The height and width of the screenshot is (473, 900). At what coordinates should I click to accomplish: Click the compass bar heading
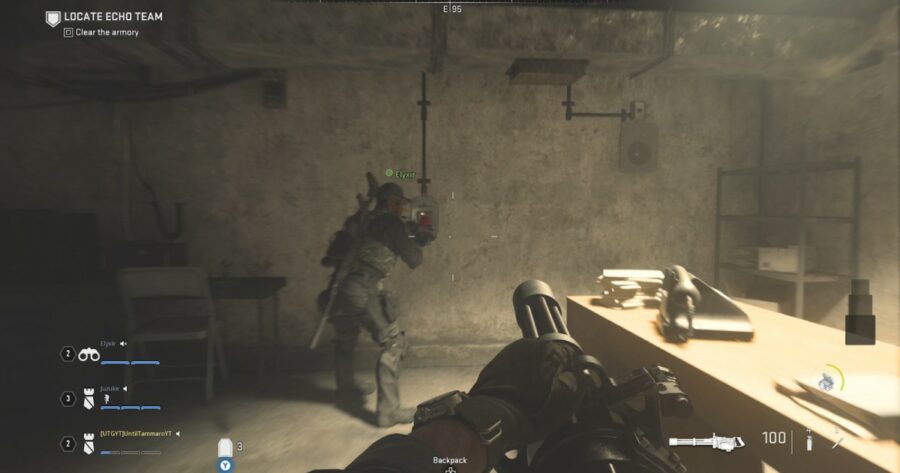coord(452,8)
